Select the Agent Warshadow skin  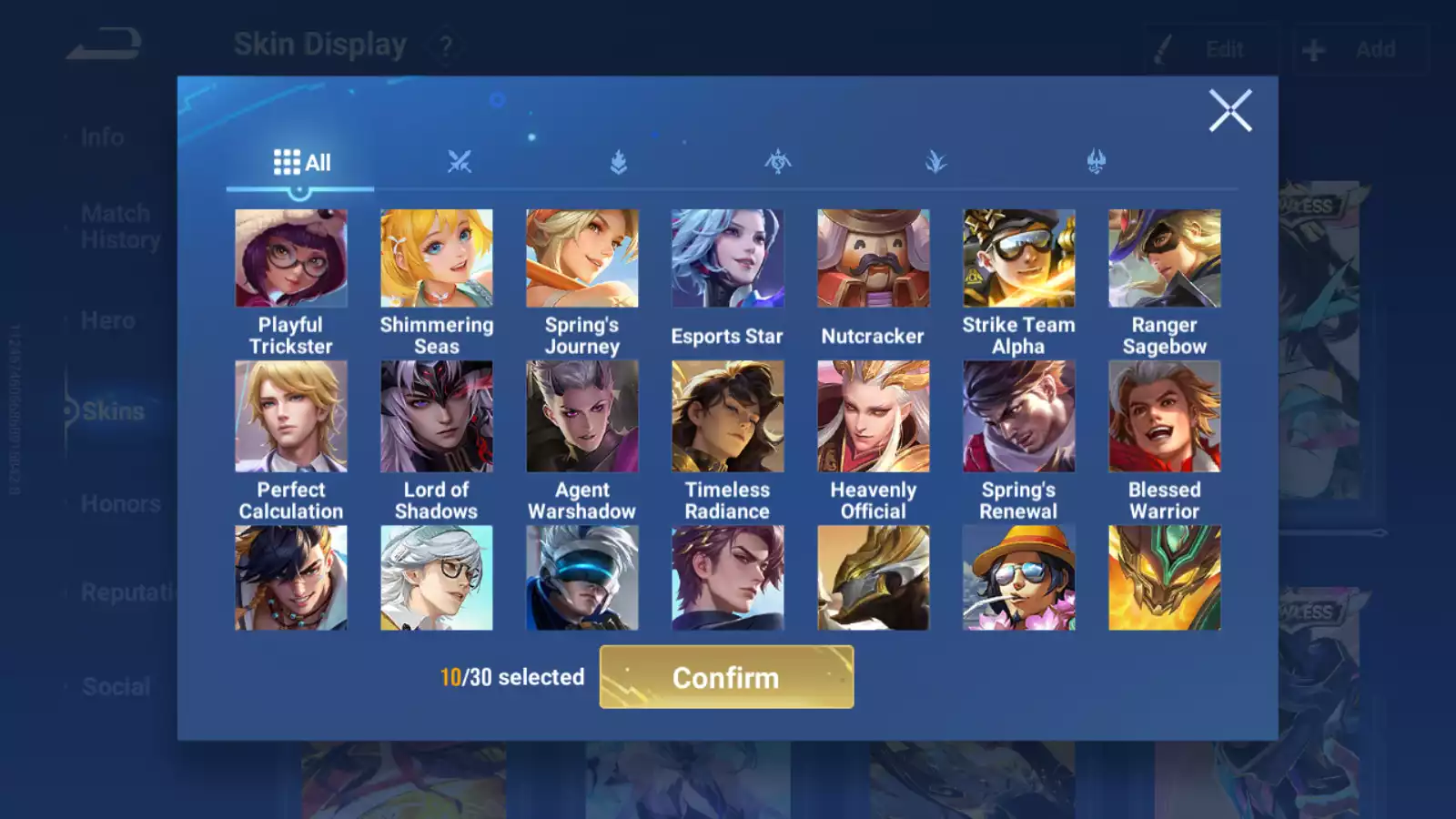tap(582, 416)
